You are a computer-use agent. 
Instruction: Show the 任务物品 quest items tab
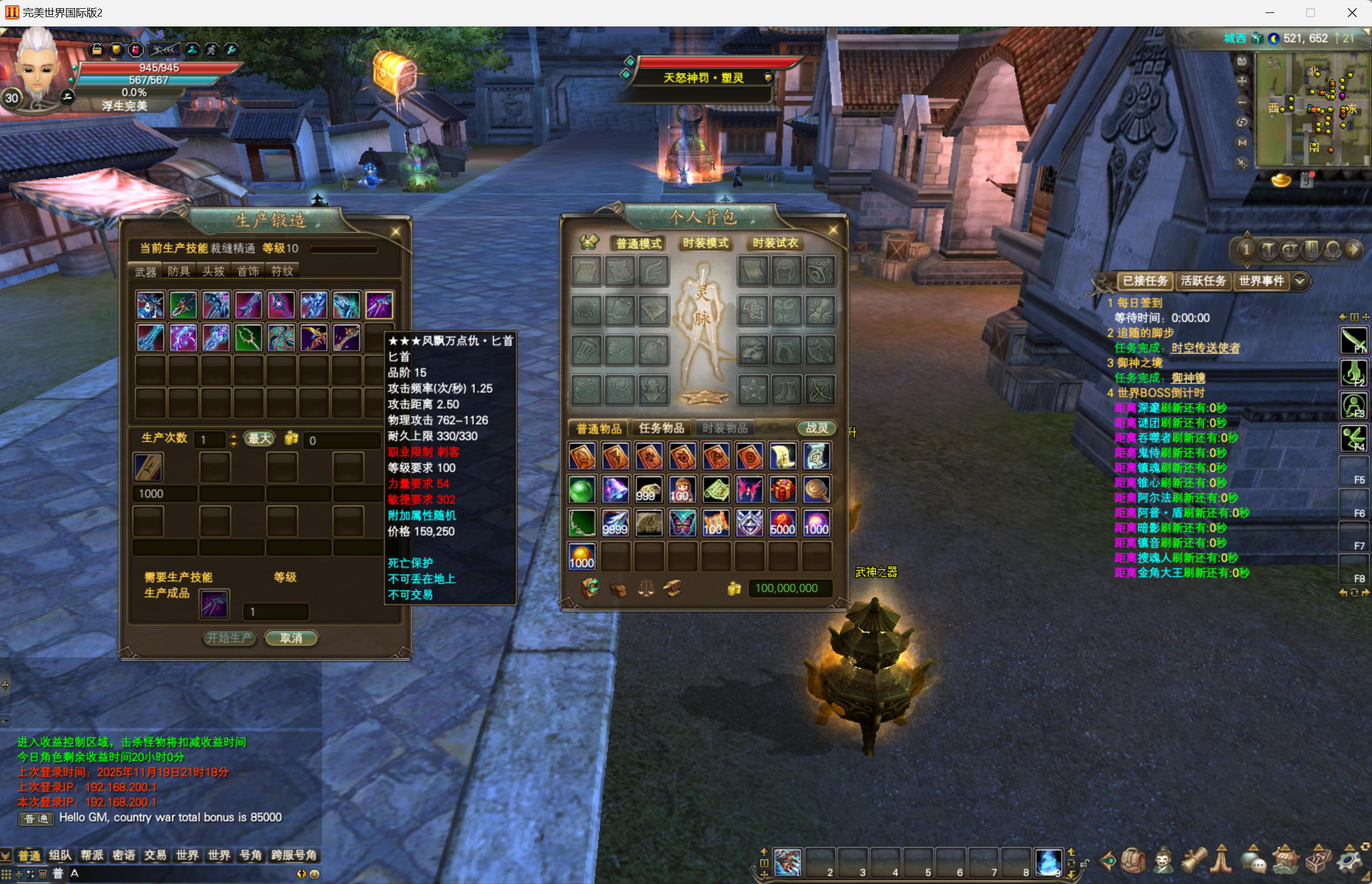point(661,428)
